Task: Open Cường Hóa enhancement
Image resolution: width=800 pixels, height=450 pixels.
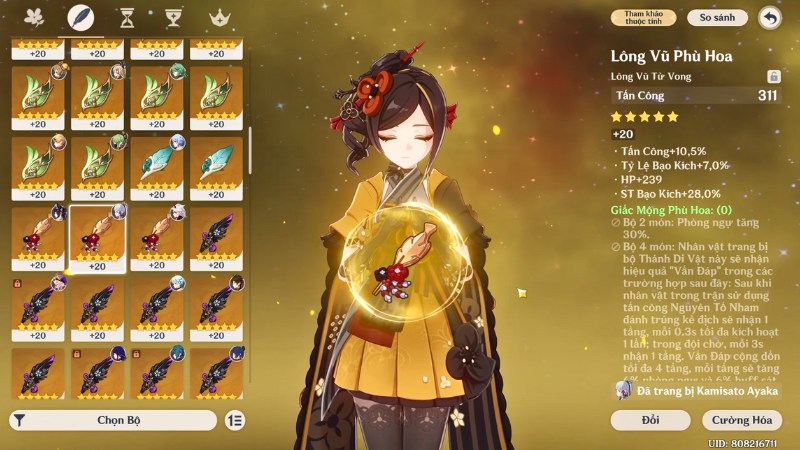Action: (741, 420)
